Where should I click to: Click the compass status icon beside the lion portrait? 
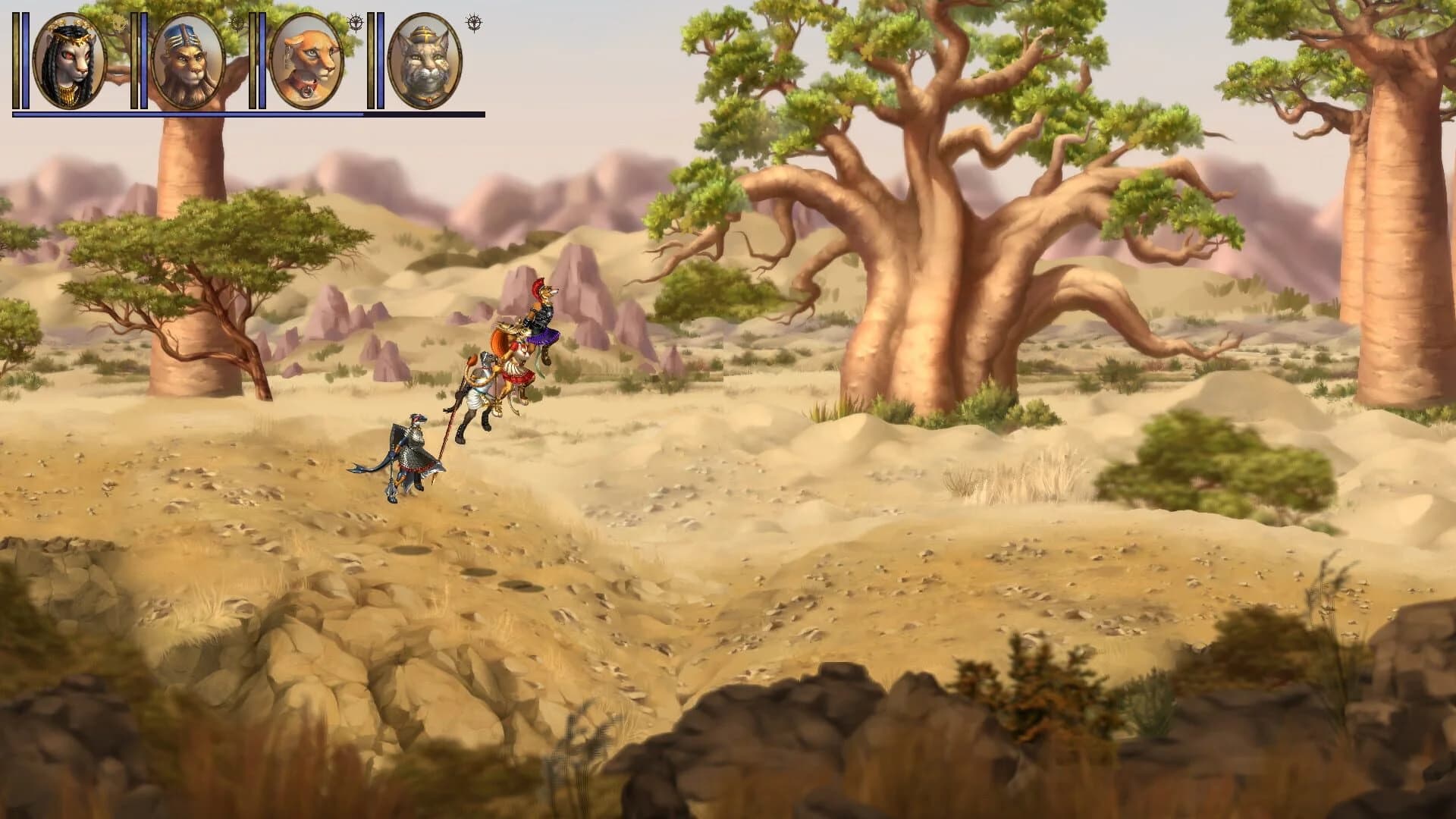tap(237, 23)
